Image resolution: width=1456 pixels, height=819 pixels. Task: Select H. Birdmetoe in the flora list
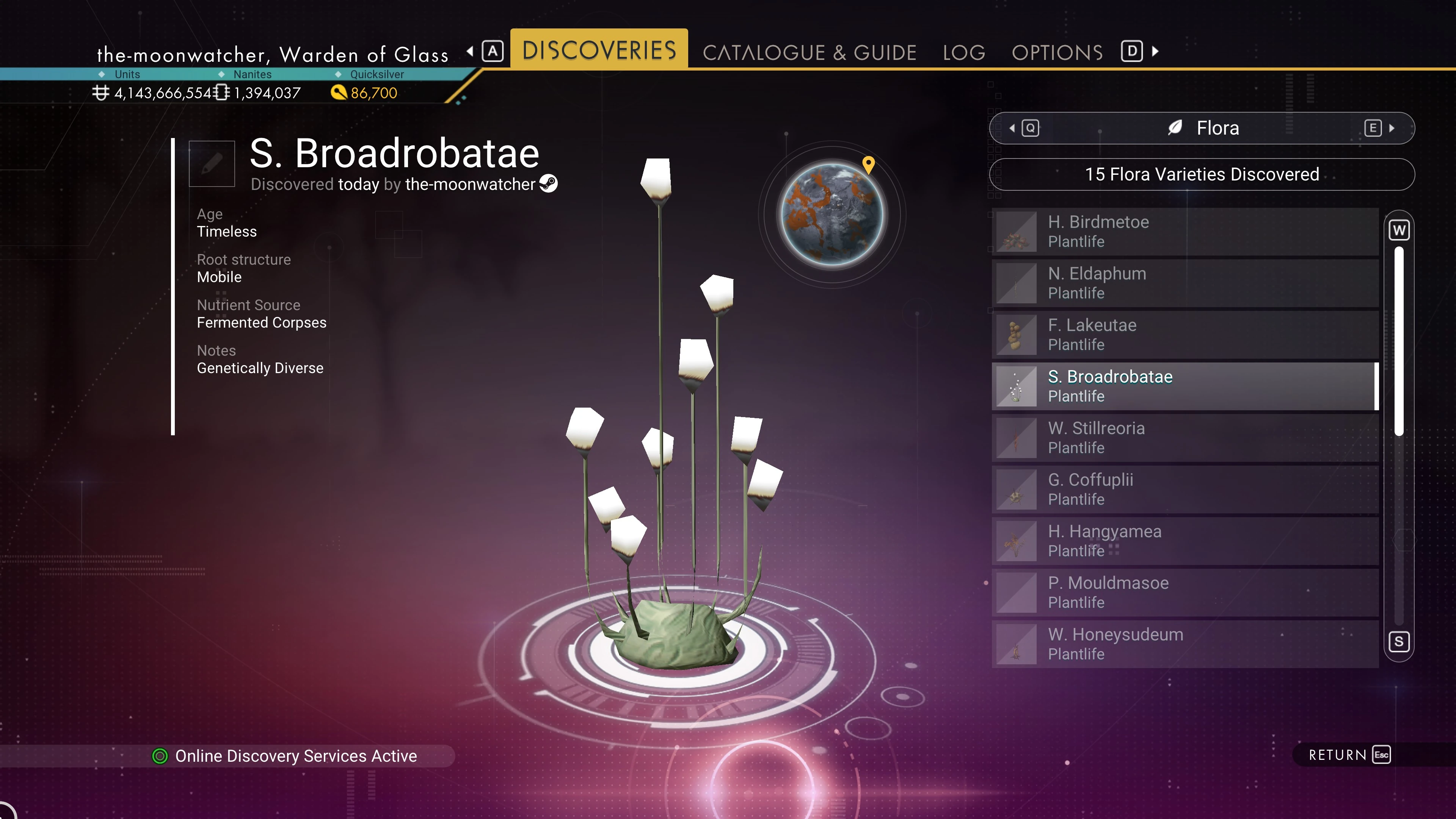(1185, 232)
